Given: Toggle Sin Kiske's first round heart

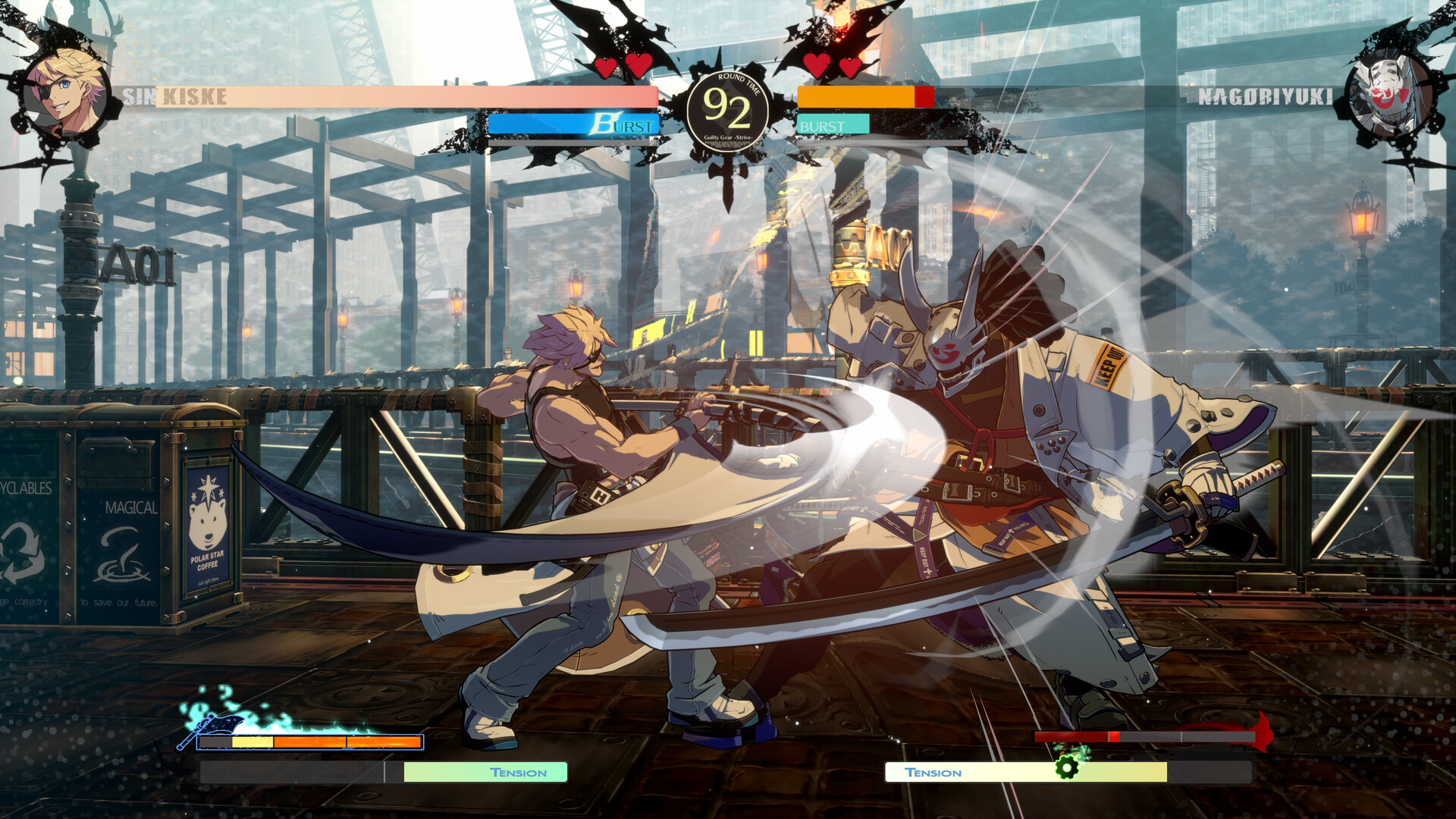Looking at the screenshot, I should coord(604,67).
